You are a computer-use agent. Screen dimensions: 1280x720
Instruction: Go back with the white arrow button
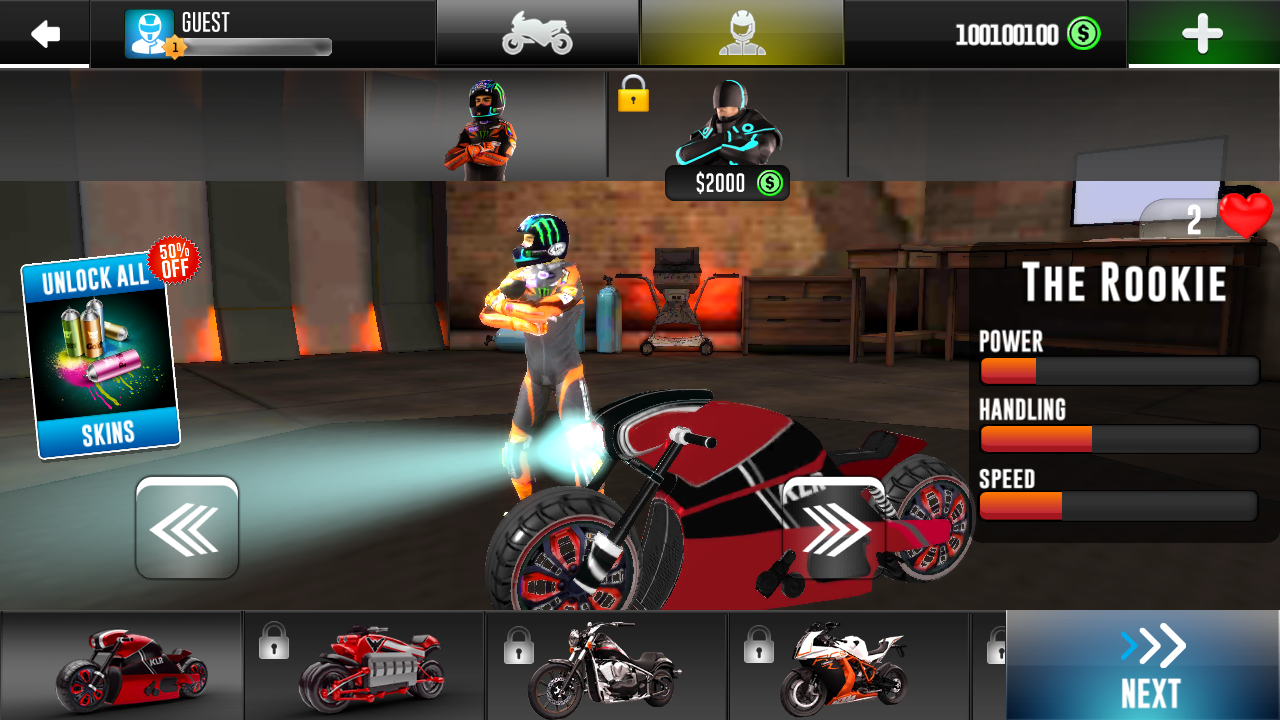pos(45,34)
